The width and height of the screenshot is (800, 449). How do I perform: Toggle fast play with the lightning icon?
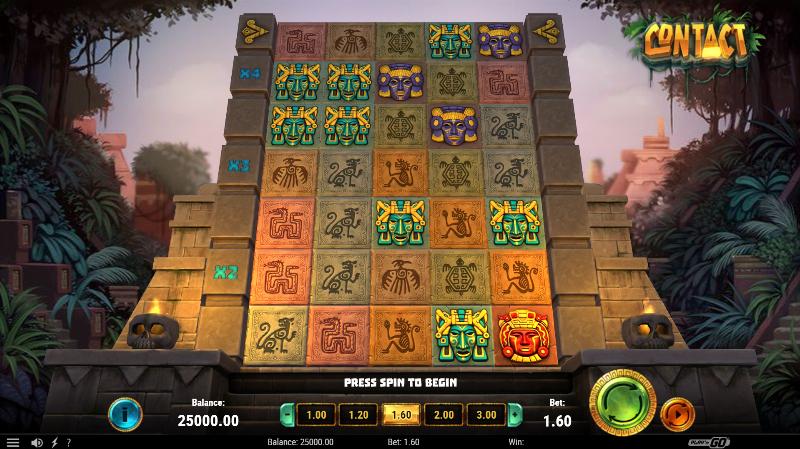tap(54, 442)
